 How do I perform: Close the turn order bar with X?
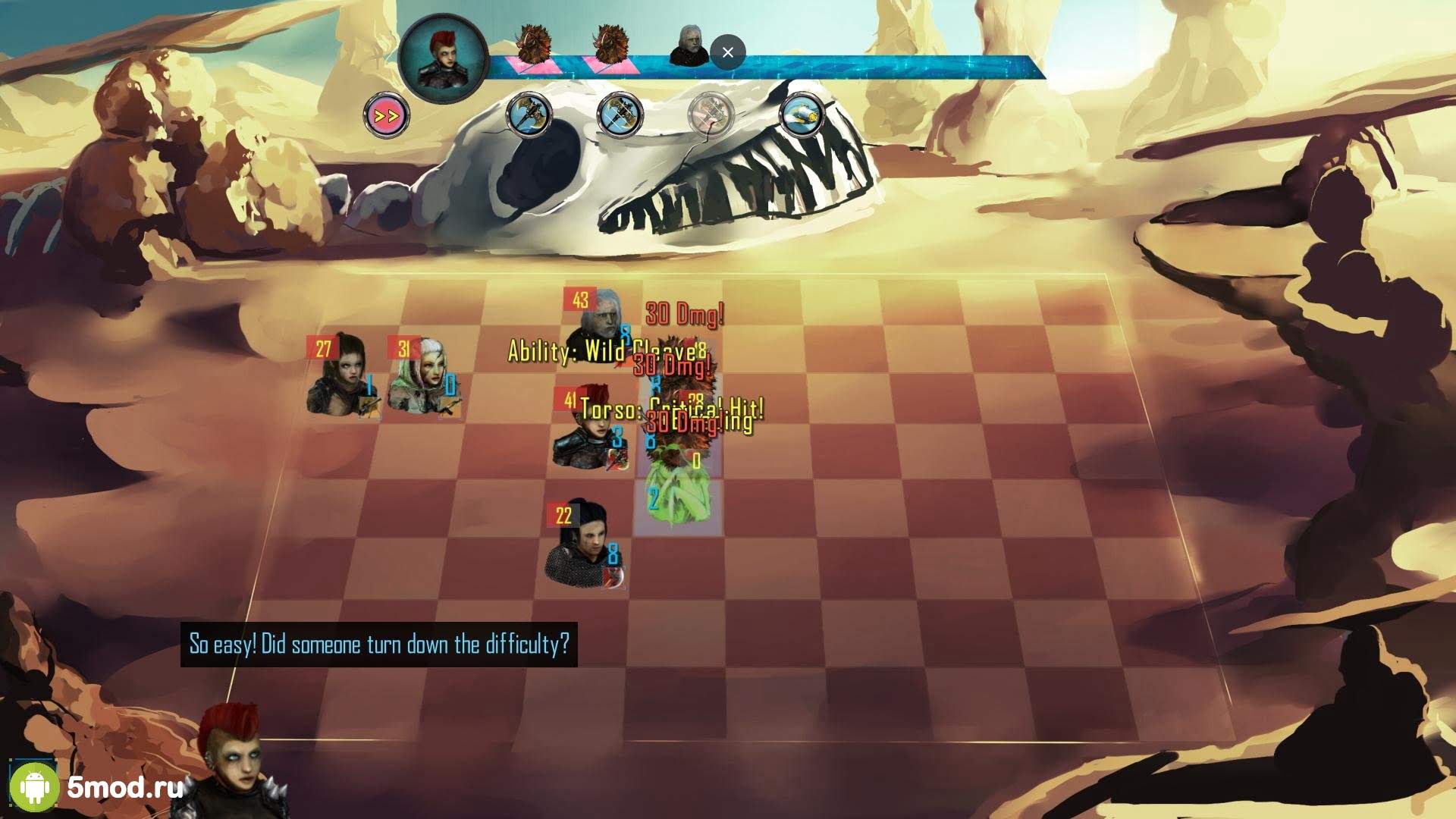(728, 52)
